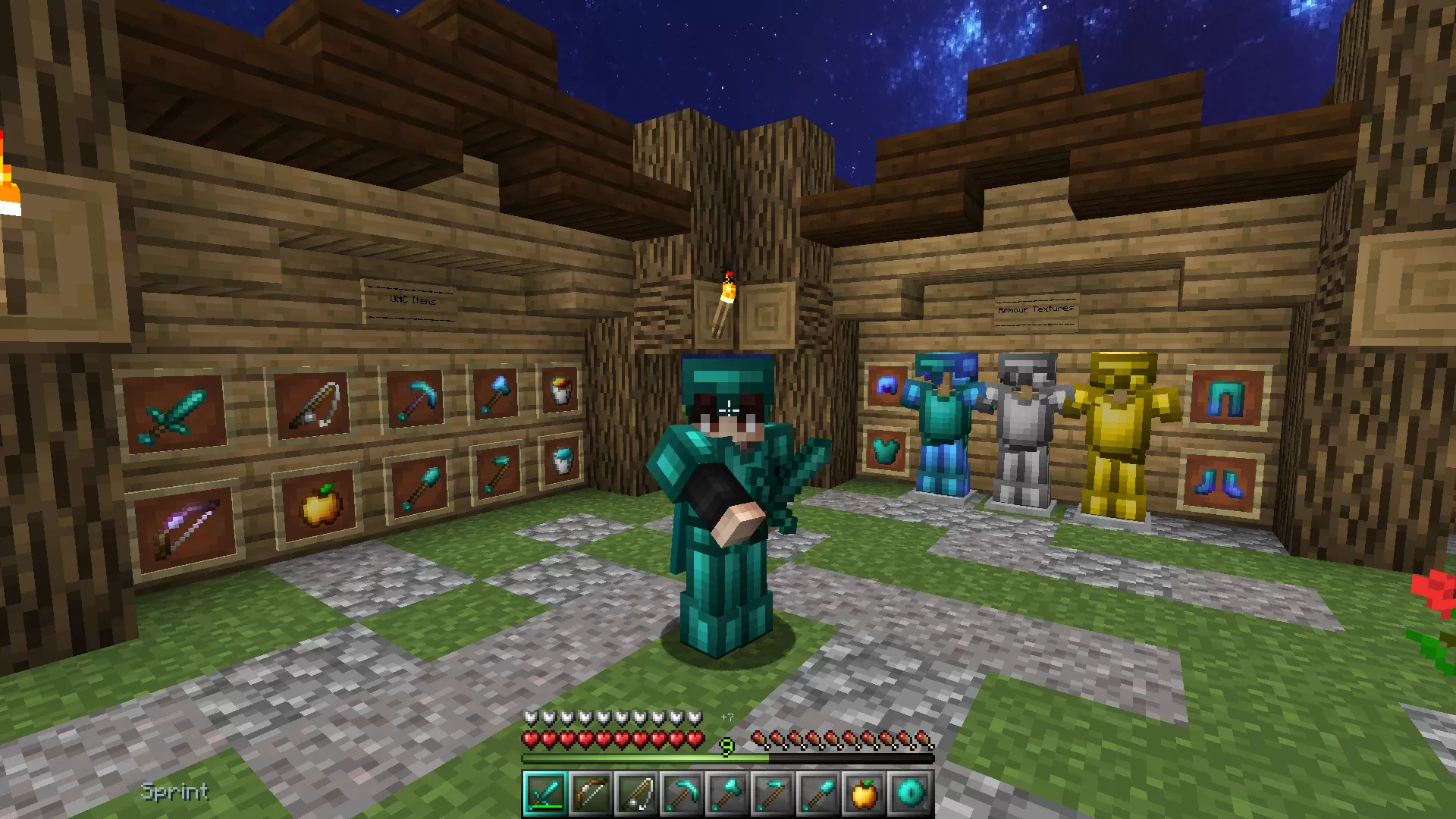Click the Armour Textures sign
Screen dimensions: 1456x819
[1035, 309]
